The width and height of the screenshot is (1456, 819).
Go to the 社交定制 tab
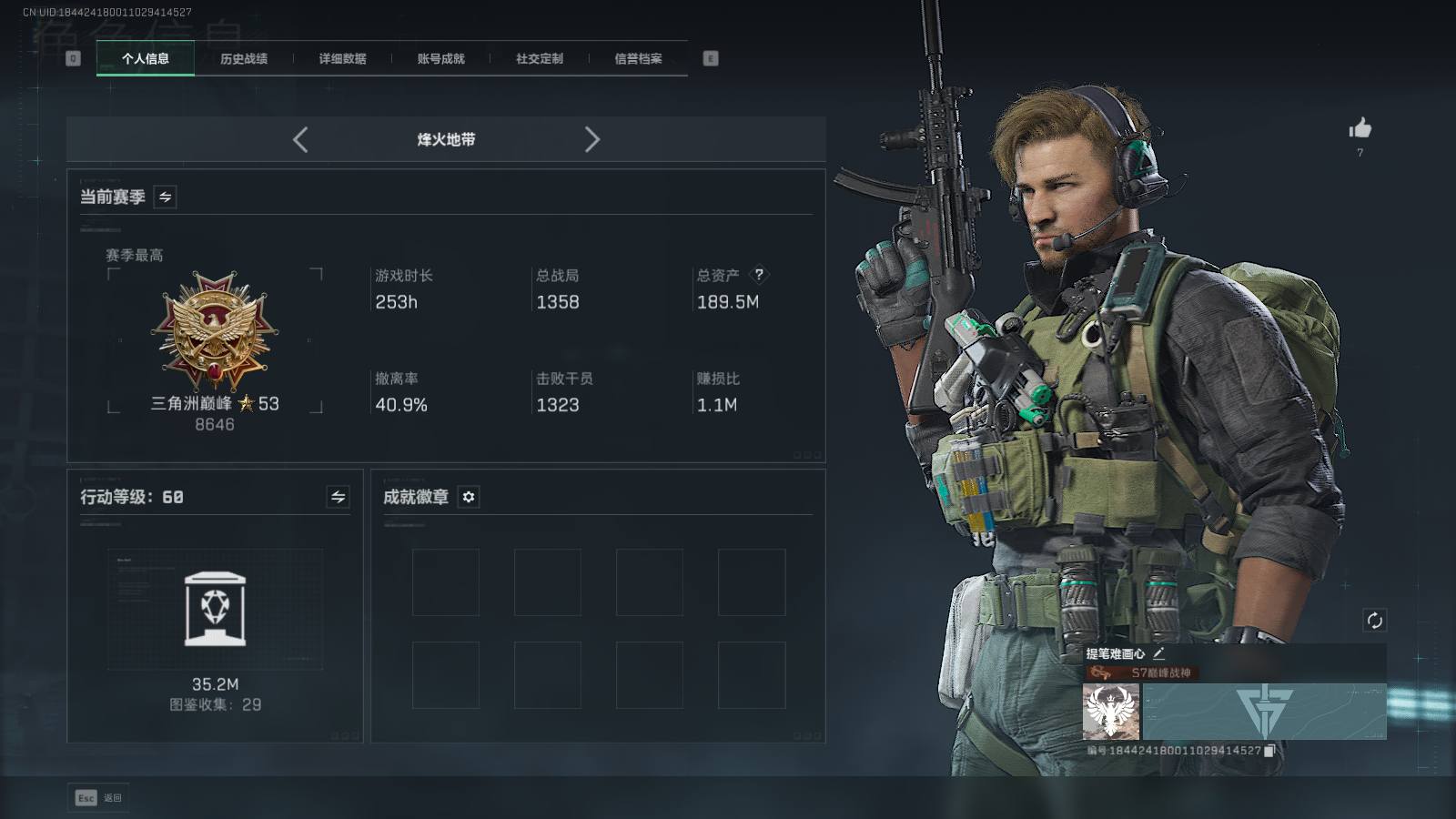(x=540, y=59)
